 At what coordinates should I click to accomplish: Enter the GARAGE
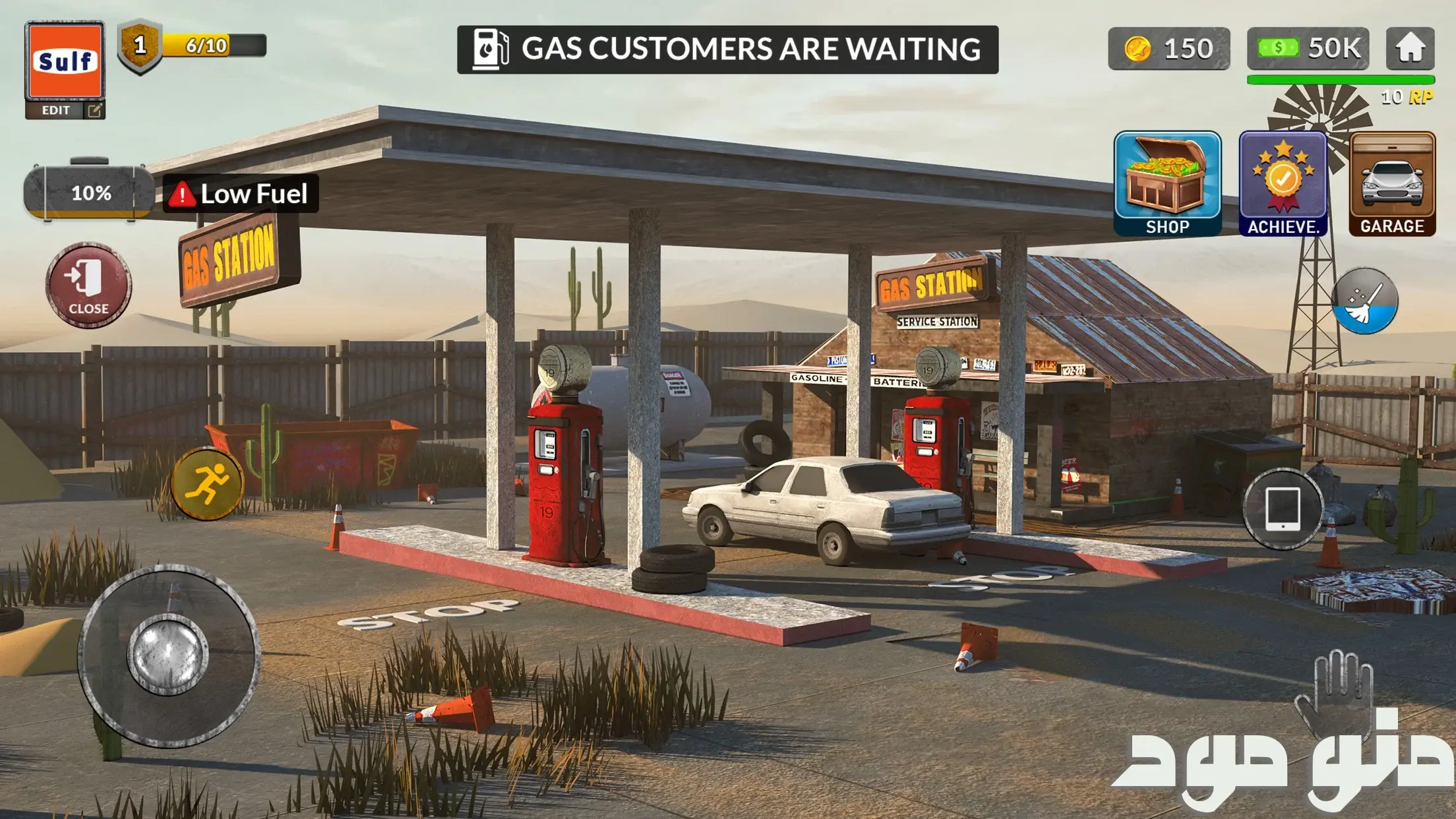coord(1392,183)
